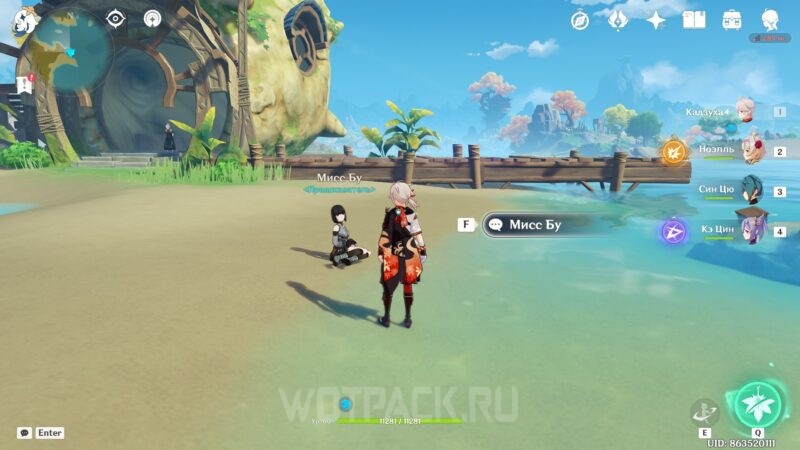Click the eye-shaped icon beside the minimap
Screen dimensions: 800x450
116,18
